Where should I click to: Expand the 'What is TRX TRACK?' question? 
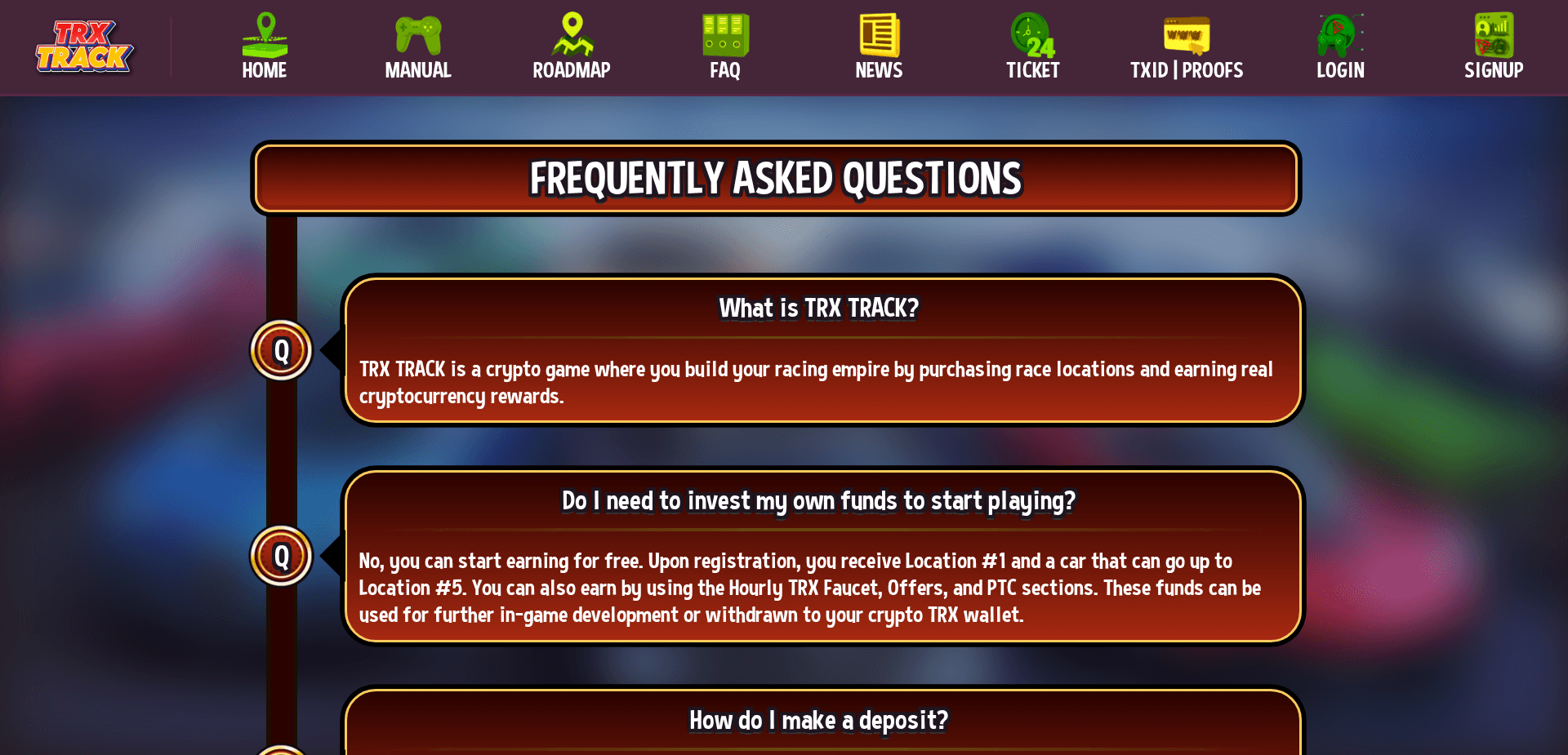click(817, 309)
